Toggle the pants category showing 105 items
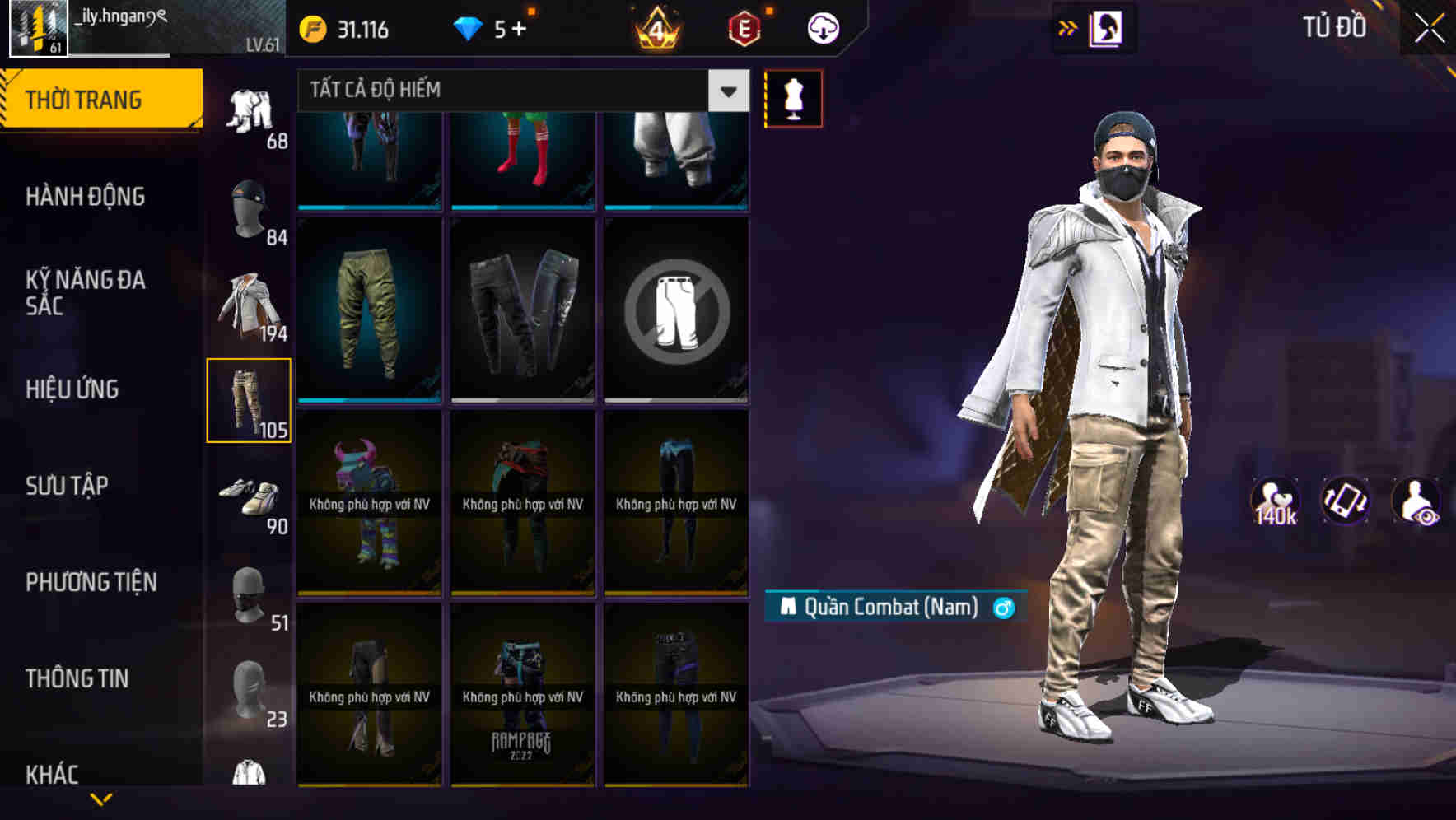 click(250, 399)
